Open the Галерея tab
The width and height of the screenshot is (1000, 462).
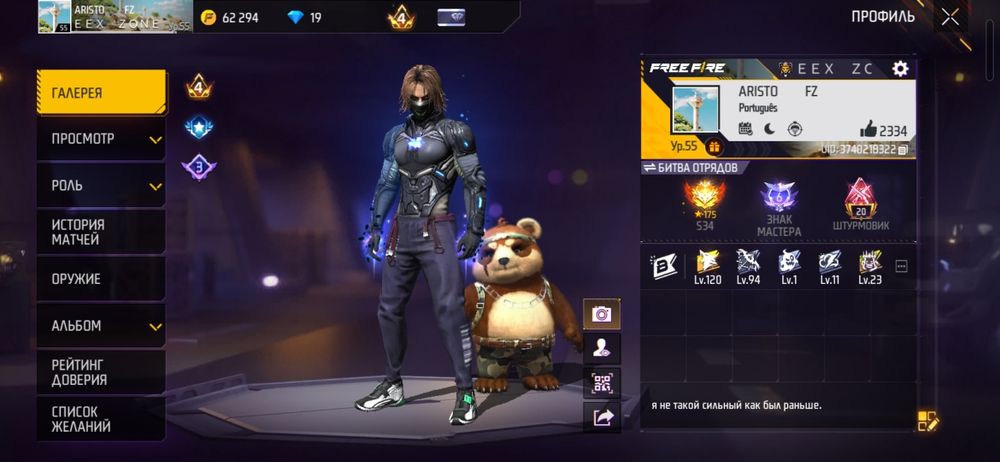tap(101, 93)
